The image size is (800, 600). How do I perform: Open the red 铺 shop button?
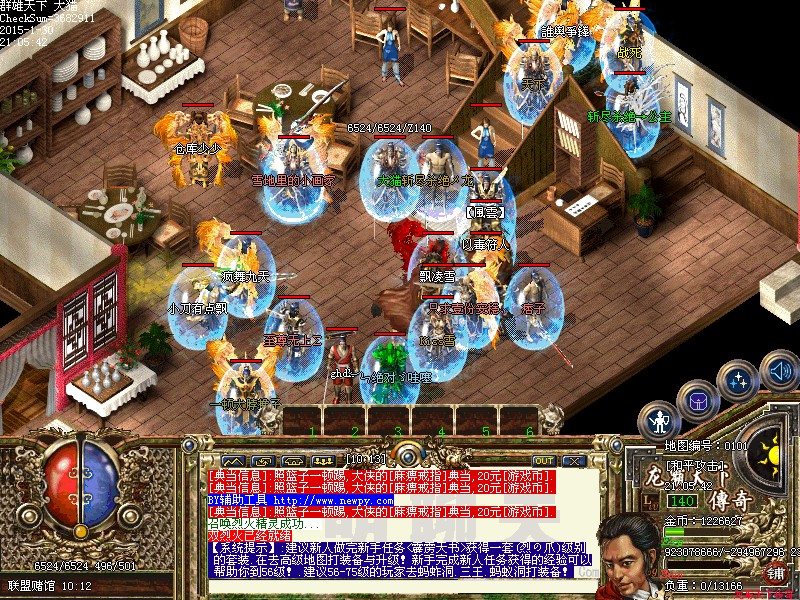pyautogui.click(x=775, y=573)
